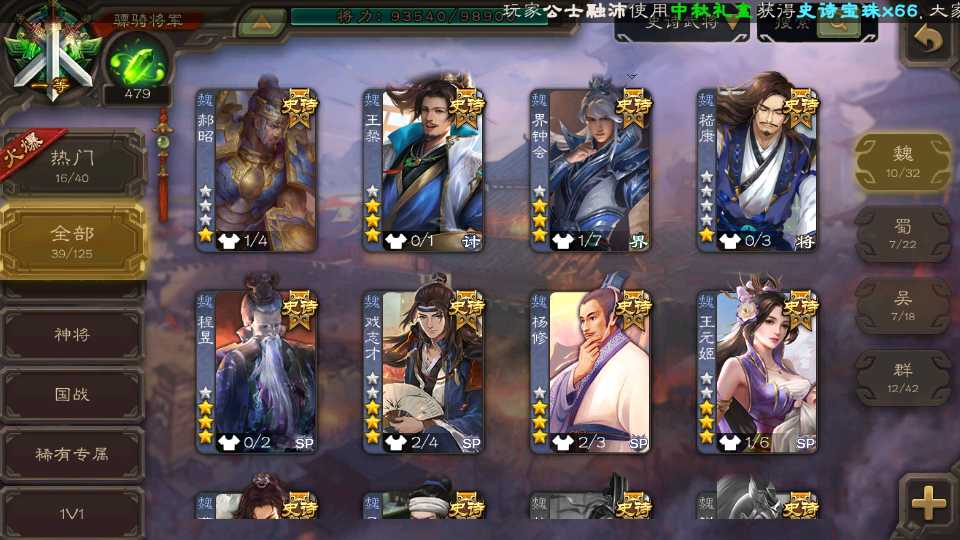The height and width of the screenshot is (540, 960).
Task: Choose the 杨修 general card
Action: tap(591, 372)
